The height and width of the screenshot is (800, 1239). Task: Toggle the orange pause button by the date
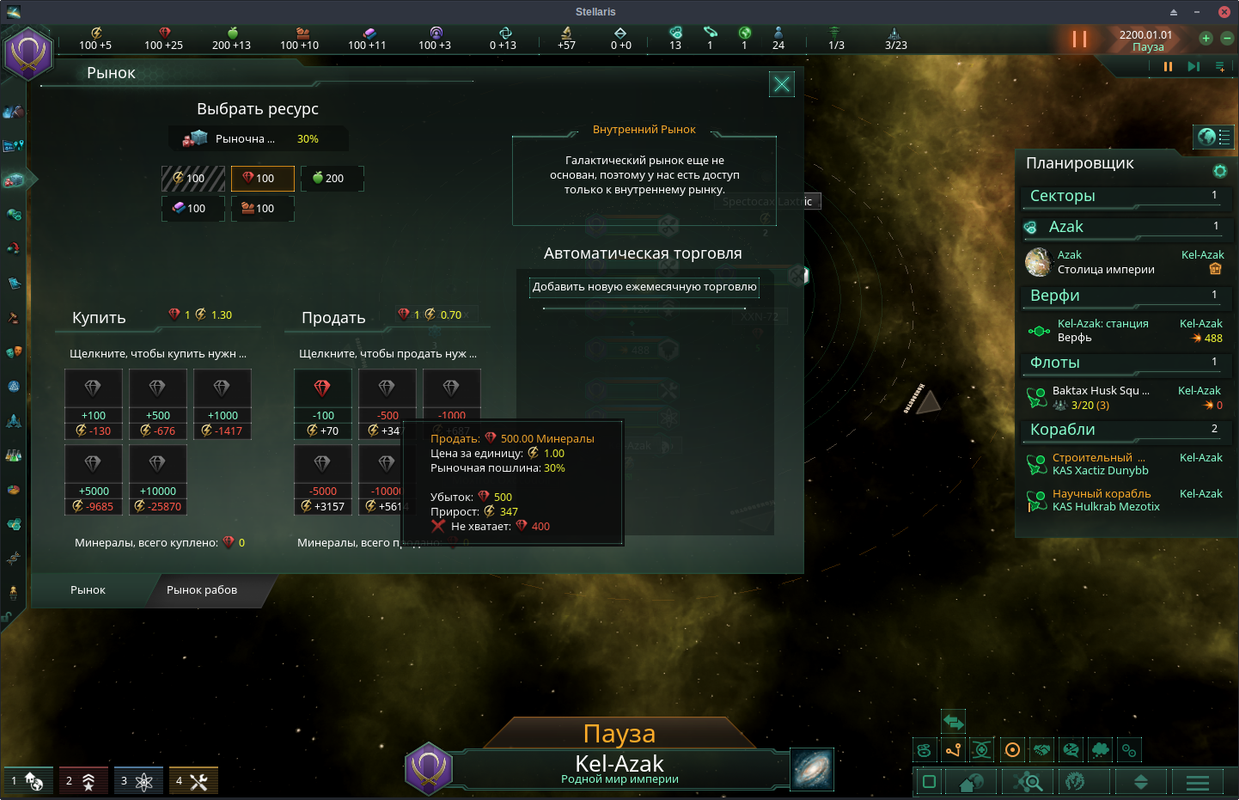point(1079,40)
